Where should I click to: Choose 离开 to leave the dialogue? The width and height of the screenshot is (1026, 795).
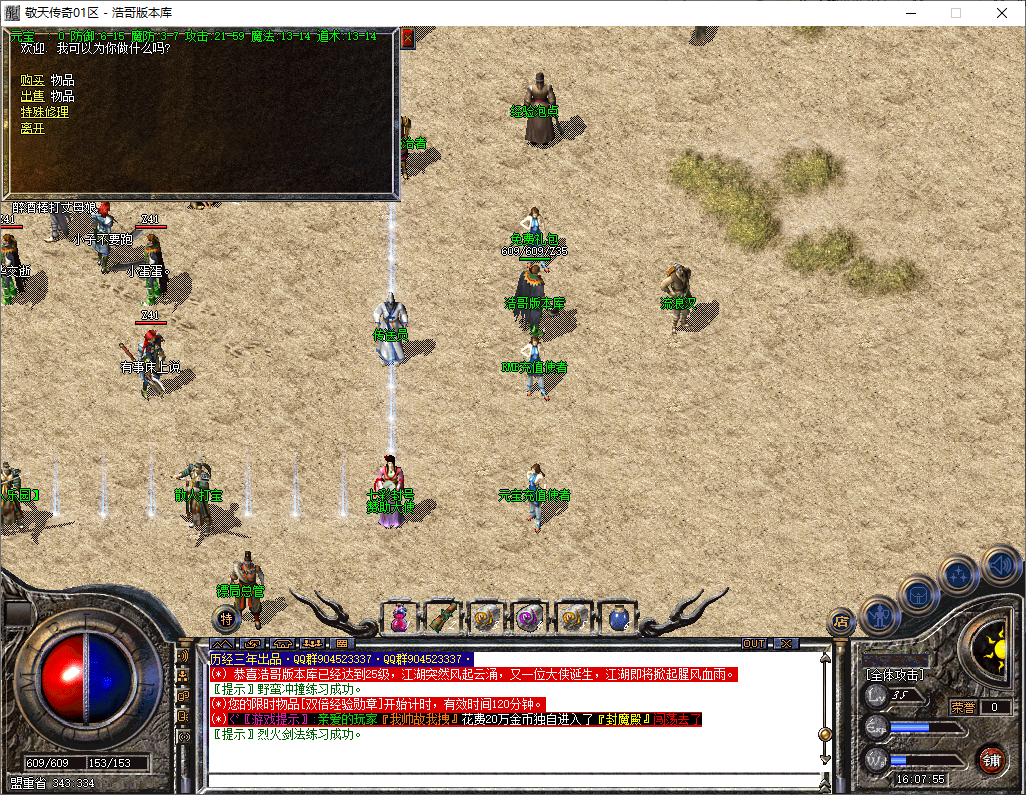click(x=33, y=128)
